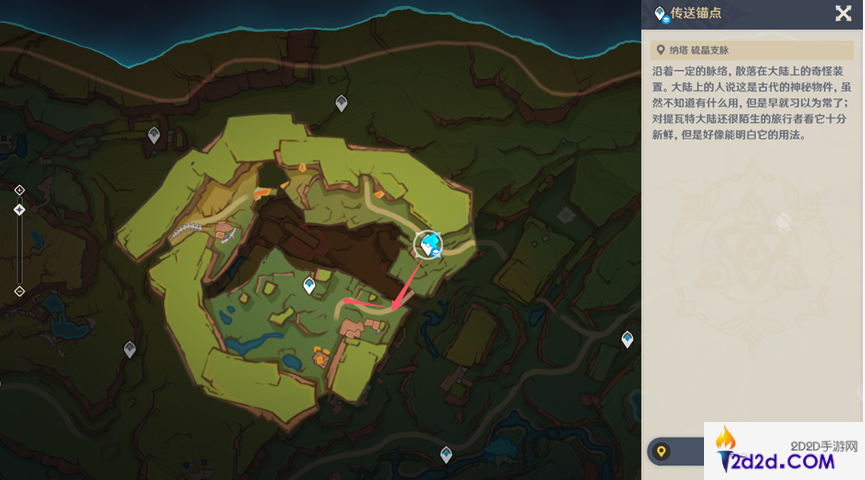
Task: Click the map zoom-in plus button
Action: click(x=19, y=189)
